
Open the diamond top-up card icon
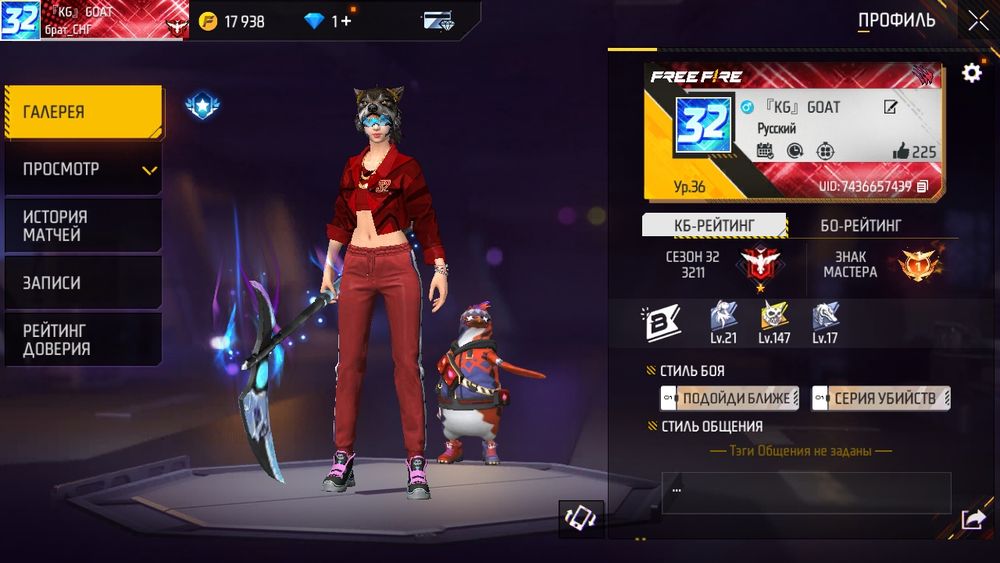(438, 21)
